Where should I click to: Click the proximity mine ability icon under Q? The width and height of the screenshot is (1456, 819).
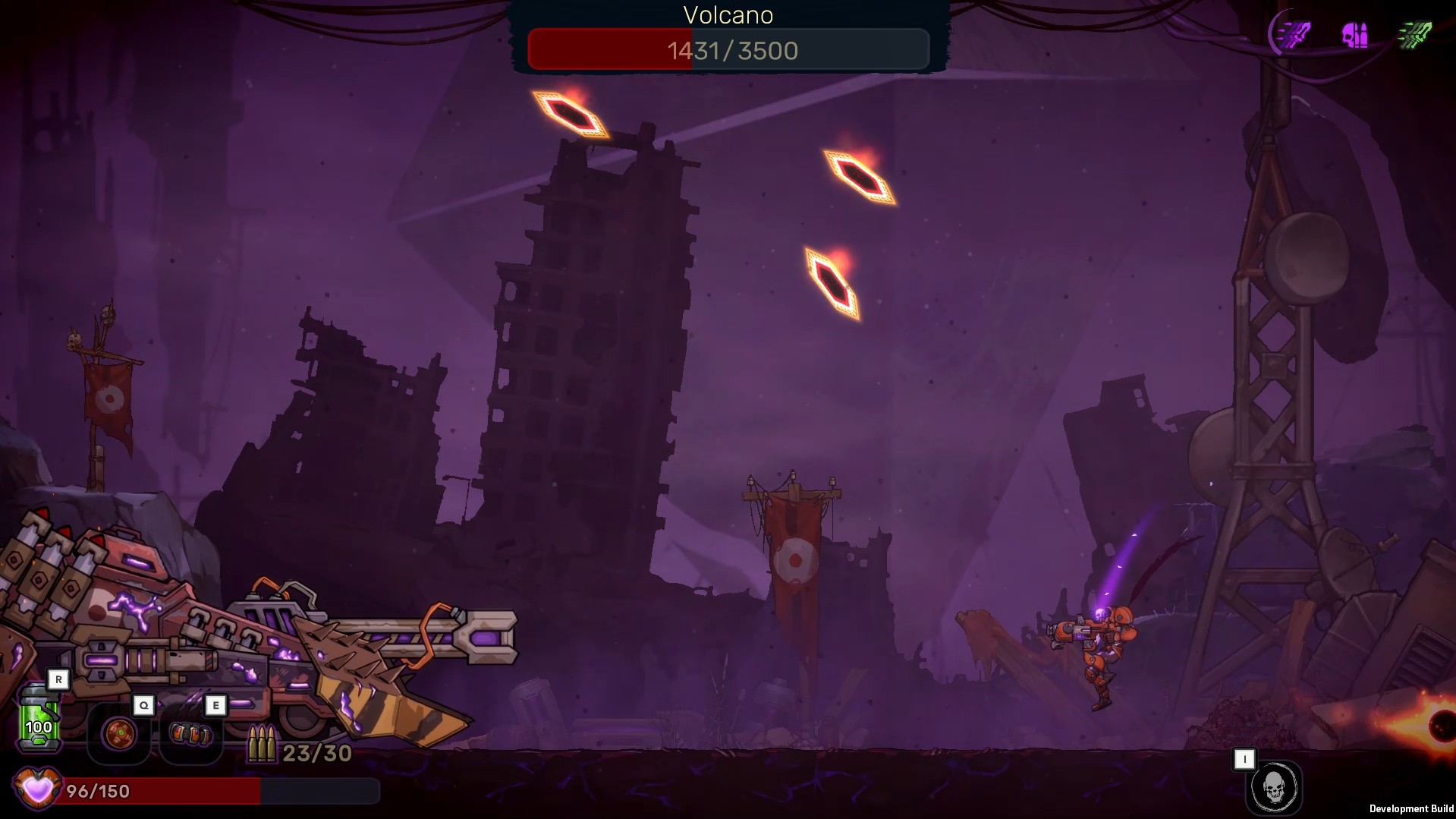pos(118,735)
